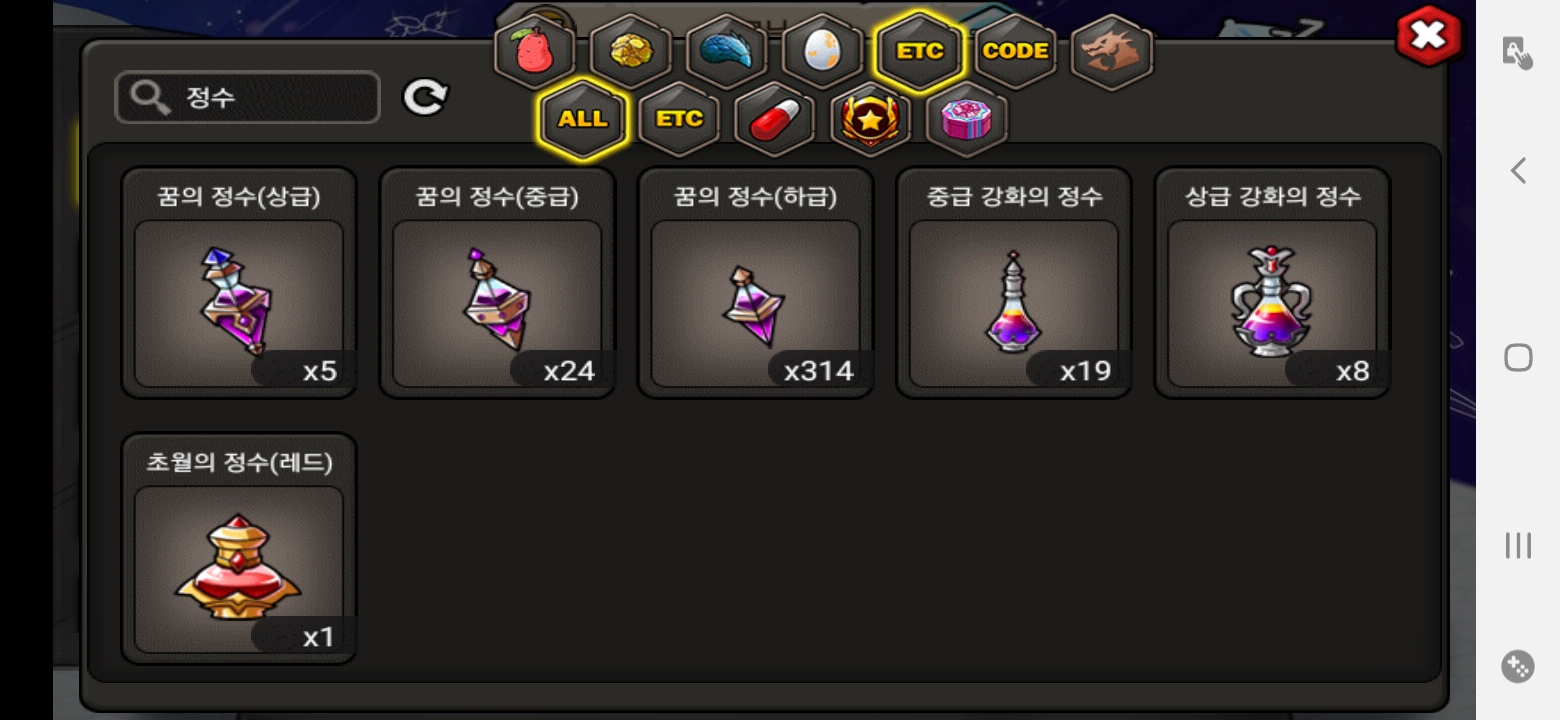The image size is (1560, 720).
Task: Choose the ALL sub-filter
Action: click(x=582, y=119)
